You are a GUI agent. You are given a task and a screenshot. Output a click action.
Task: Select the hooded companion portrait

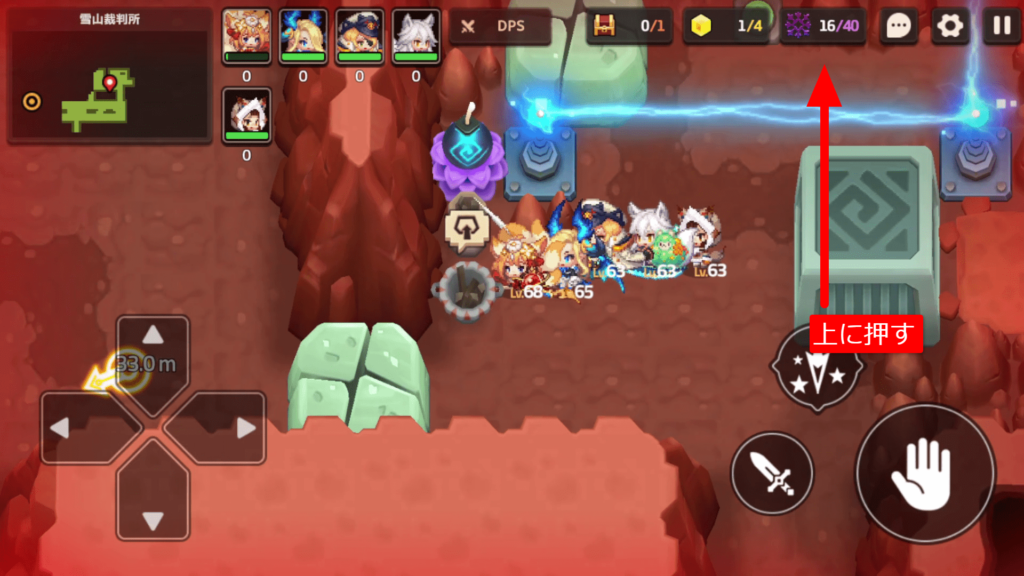tap(246, 114)
